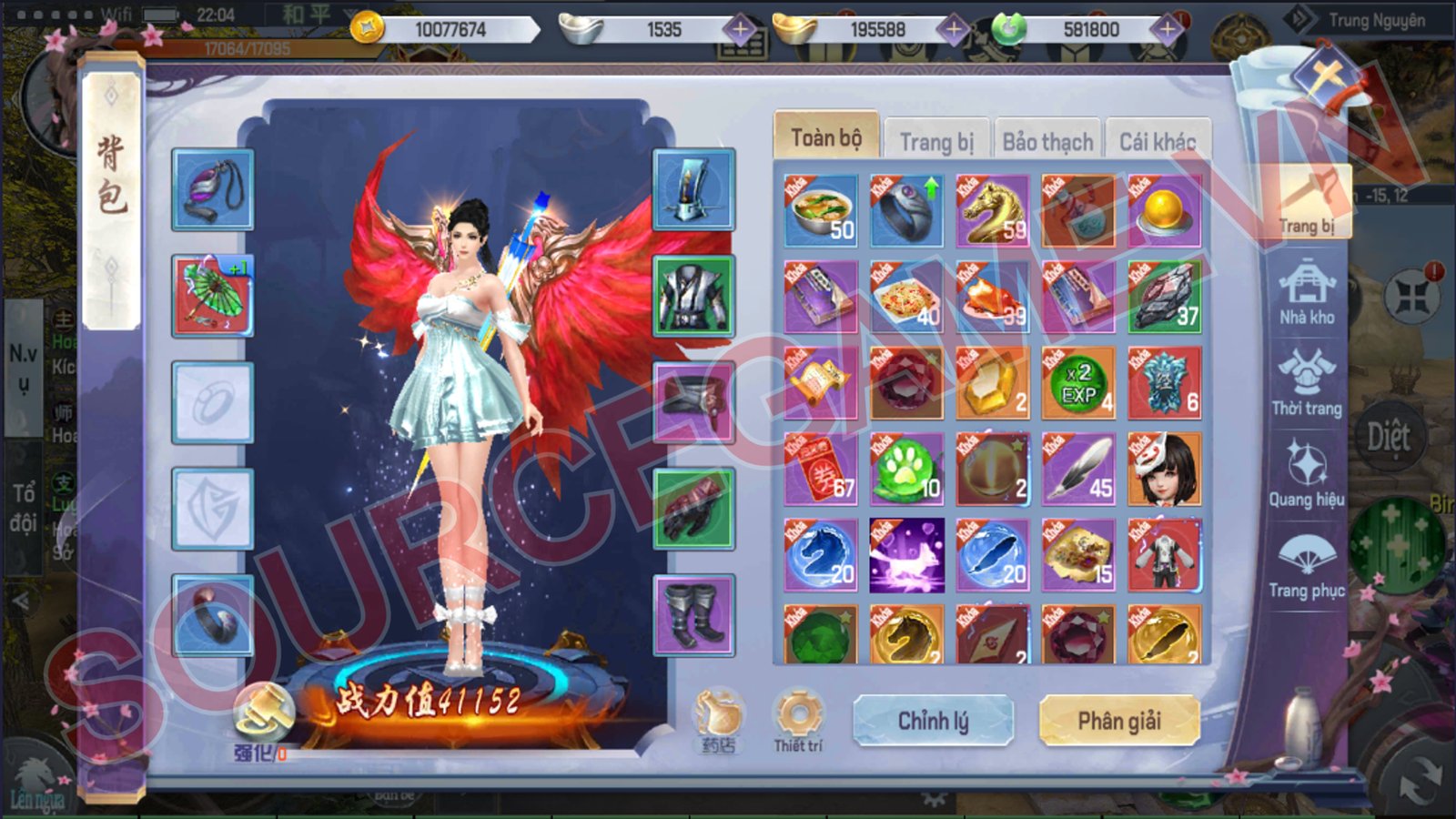1456x819 pixels.
Task: Select the noodle bowl food item
Action: [x=821, y=211]
